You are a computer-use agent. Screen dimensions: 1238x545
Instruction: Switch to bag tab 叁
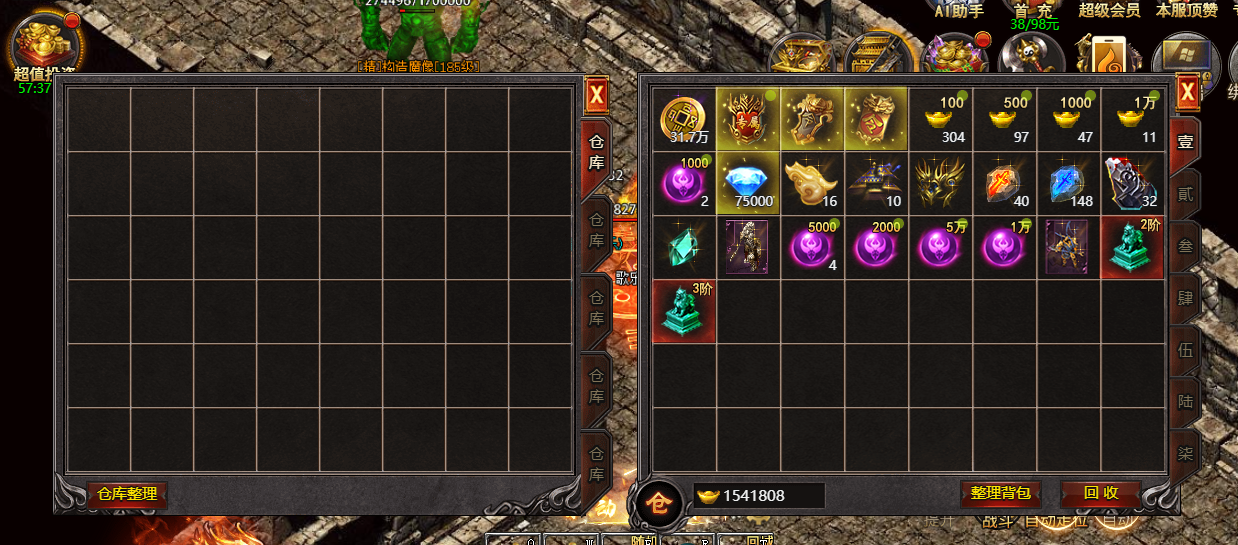pos(1185,246)
